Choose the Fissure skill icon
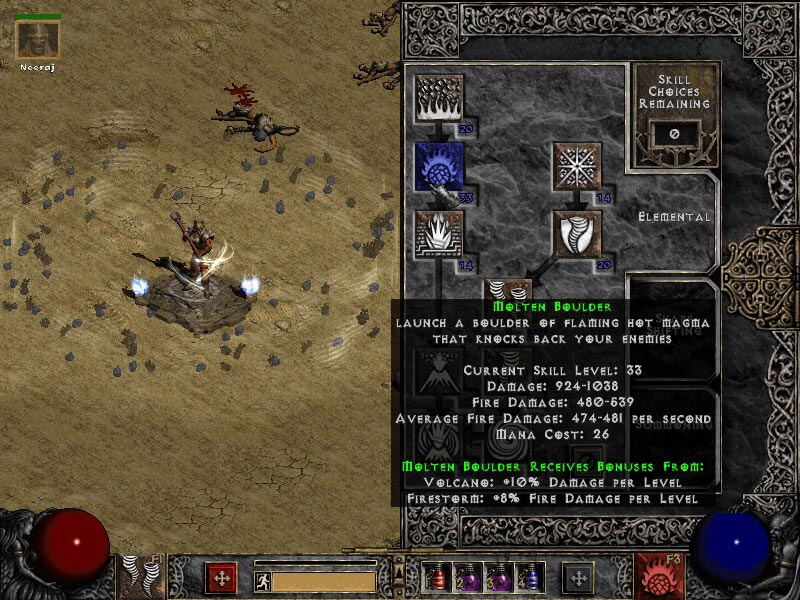Image resolution: width=800 pixels, height=600 pixels. pyautogui.click(x=438, y=234)
